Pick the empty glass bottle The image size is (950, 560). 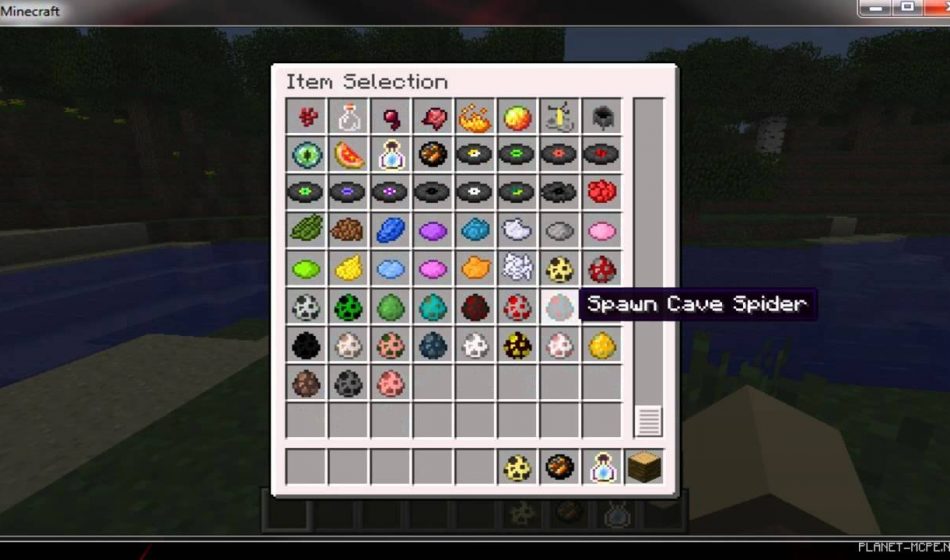(349, 117)
